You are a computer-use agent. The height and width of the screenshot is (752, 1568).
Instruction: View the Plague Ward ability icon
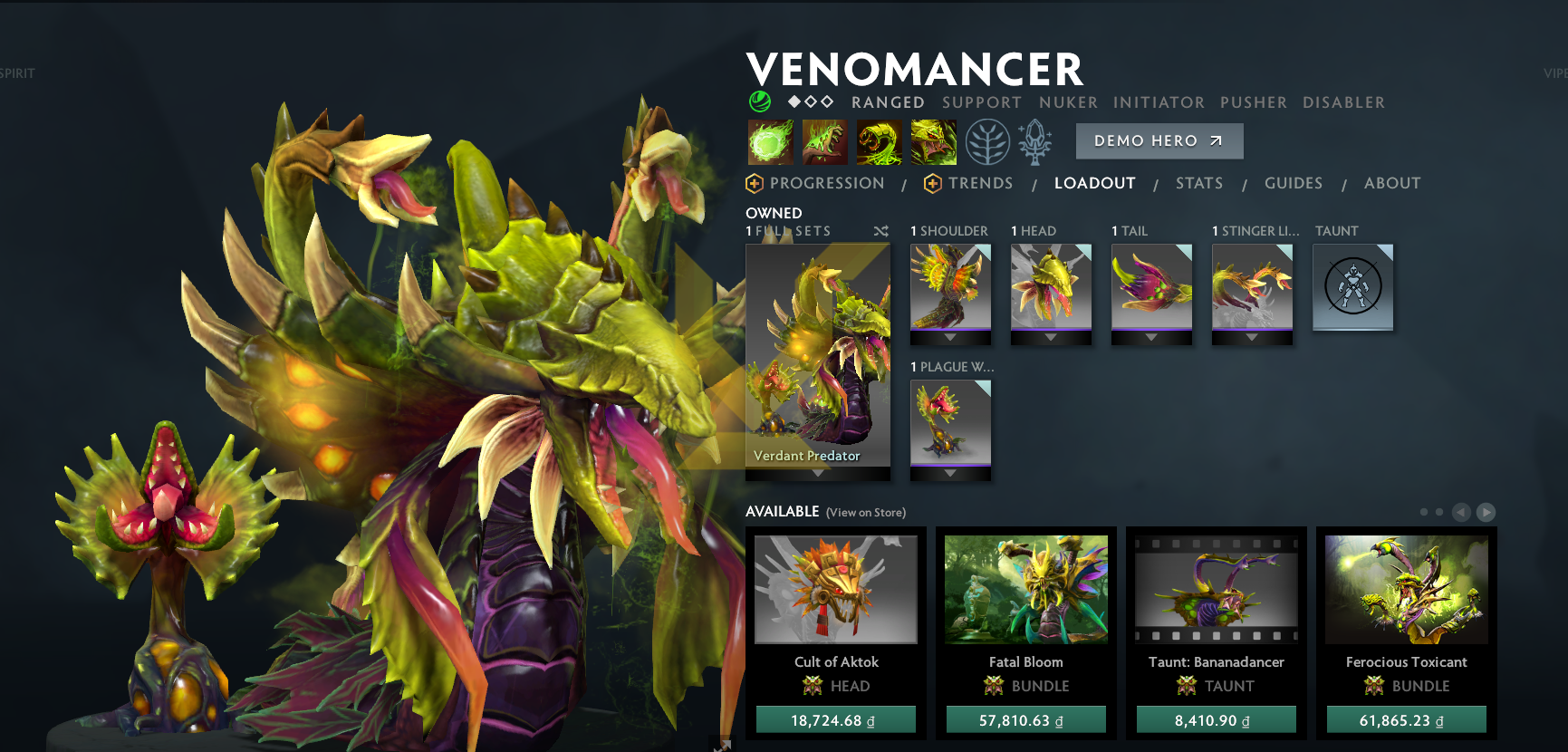879,142
